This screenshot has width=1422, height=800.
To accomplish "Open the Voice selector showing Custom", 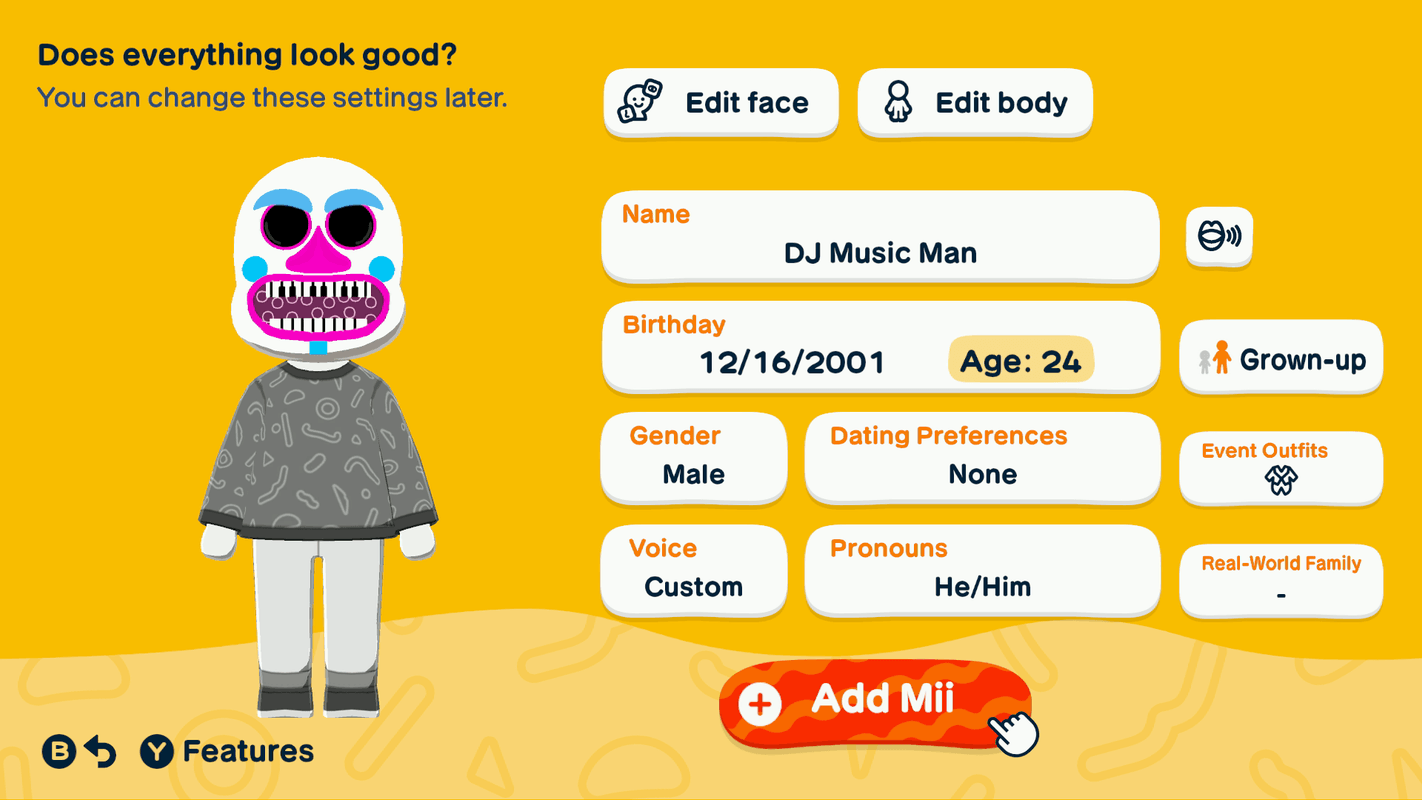I will [x=693, y=570].
